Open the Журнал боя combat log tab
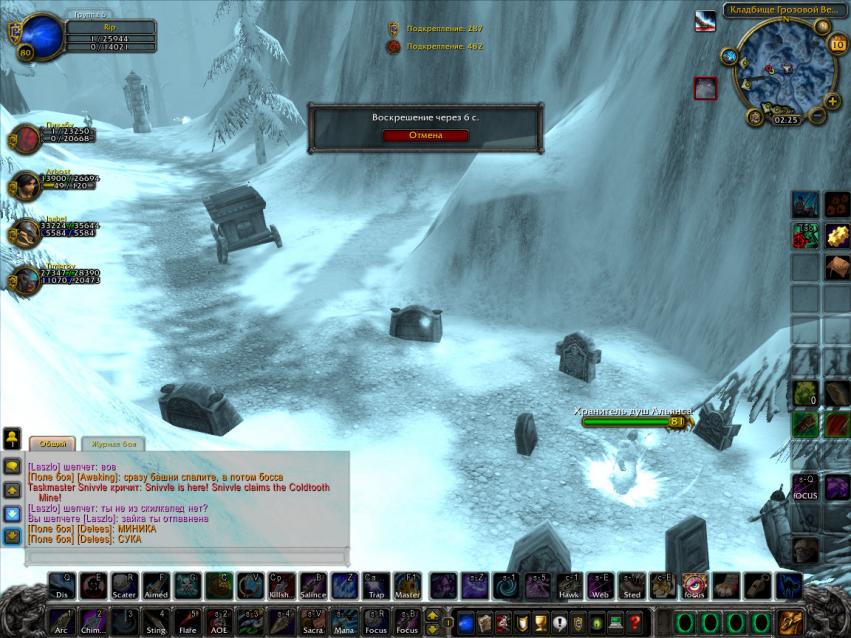This screenshot has height=638, width=851. click(x=113, y=443)
